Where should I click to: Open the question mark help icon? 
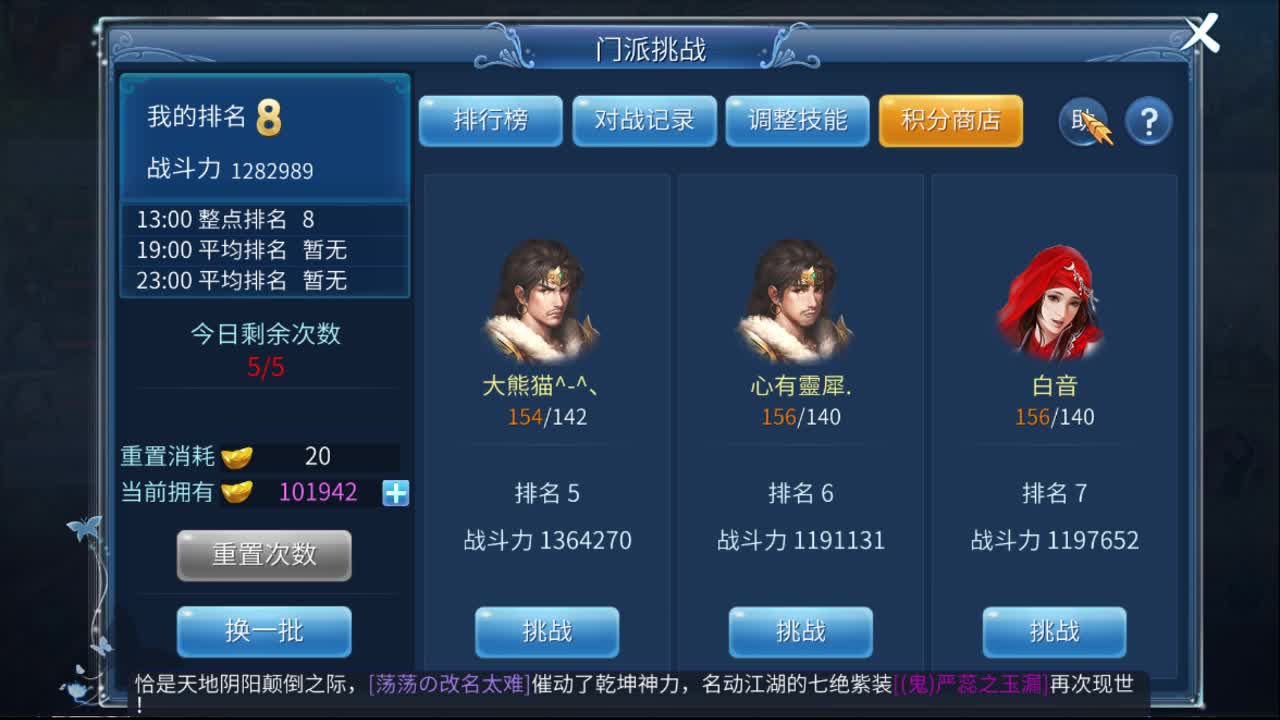[x=1149, y=119]
